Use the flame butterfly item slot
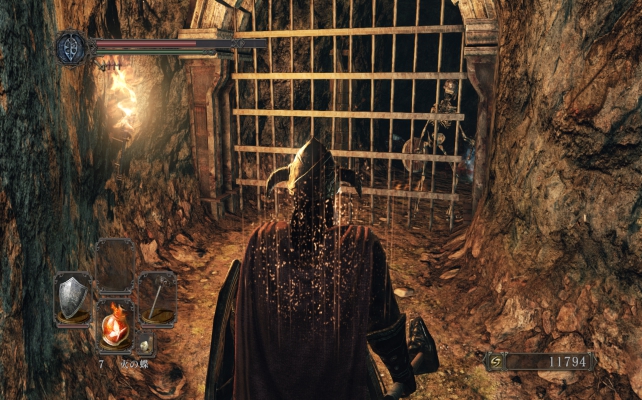Viewport: 642px width, 400px height. click(x=115, y=325)
